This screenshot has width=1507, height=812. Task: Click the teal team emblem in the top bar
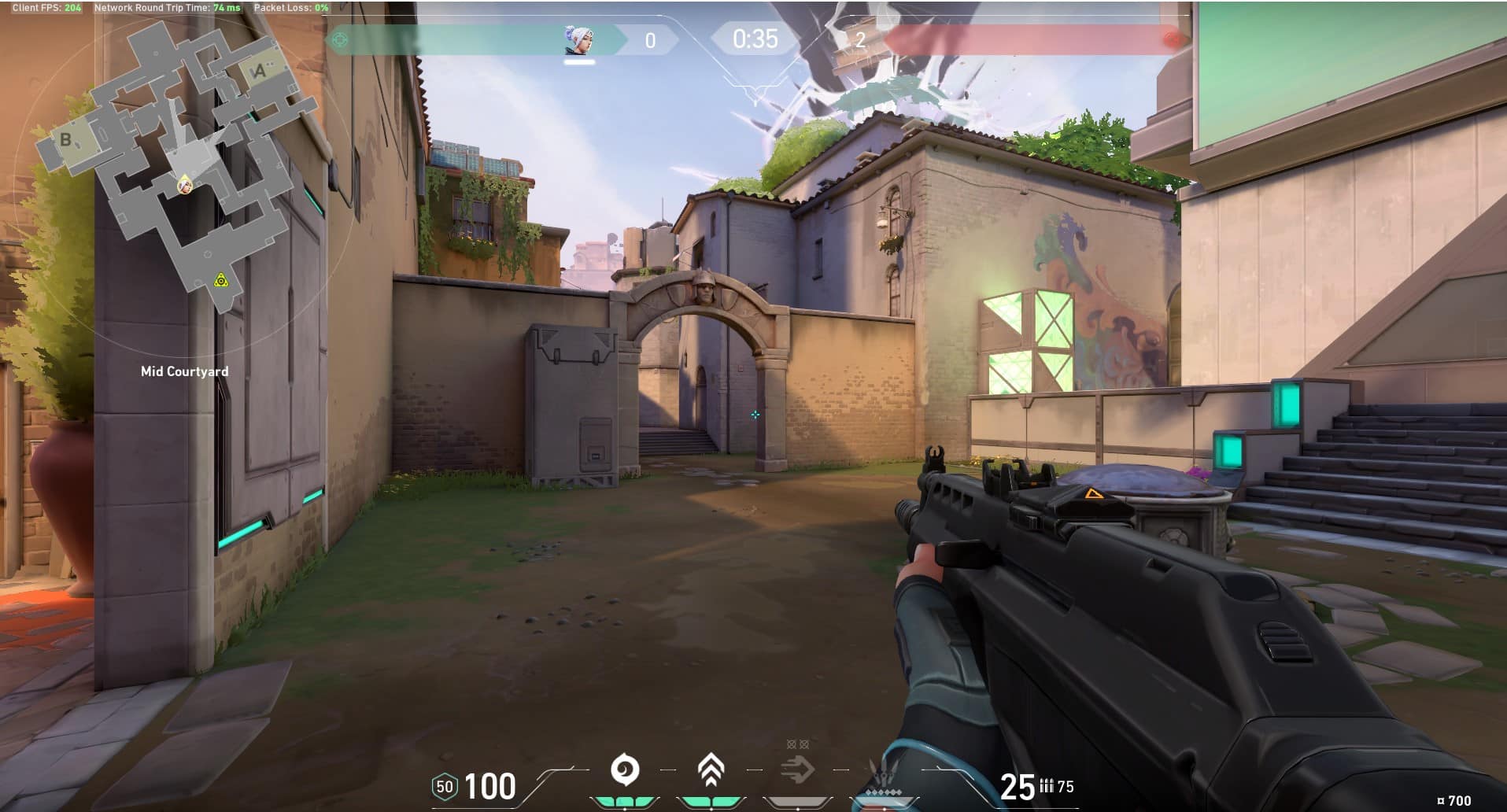coord(340,39)
